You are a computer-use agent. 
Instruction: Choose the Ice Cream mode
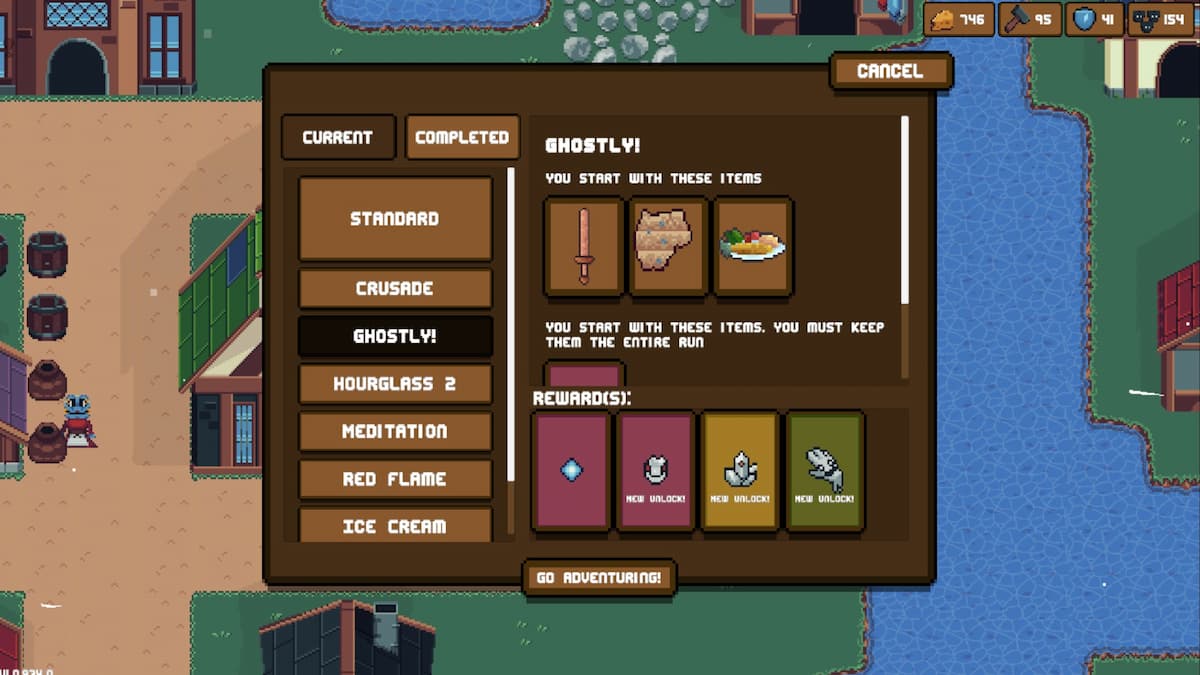[x=395, y=525]
